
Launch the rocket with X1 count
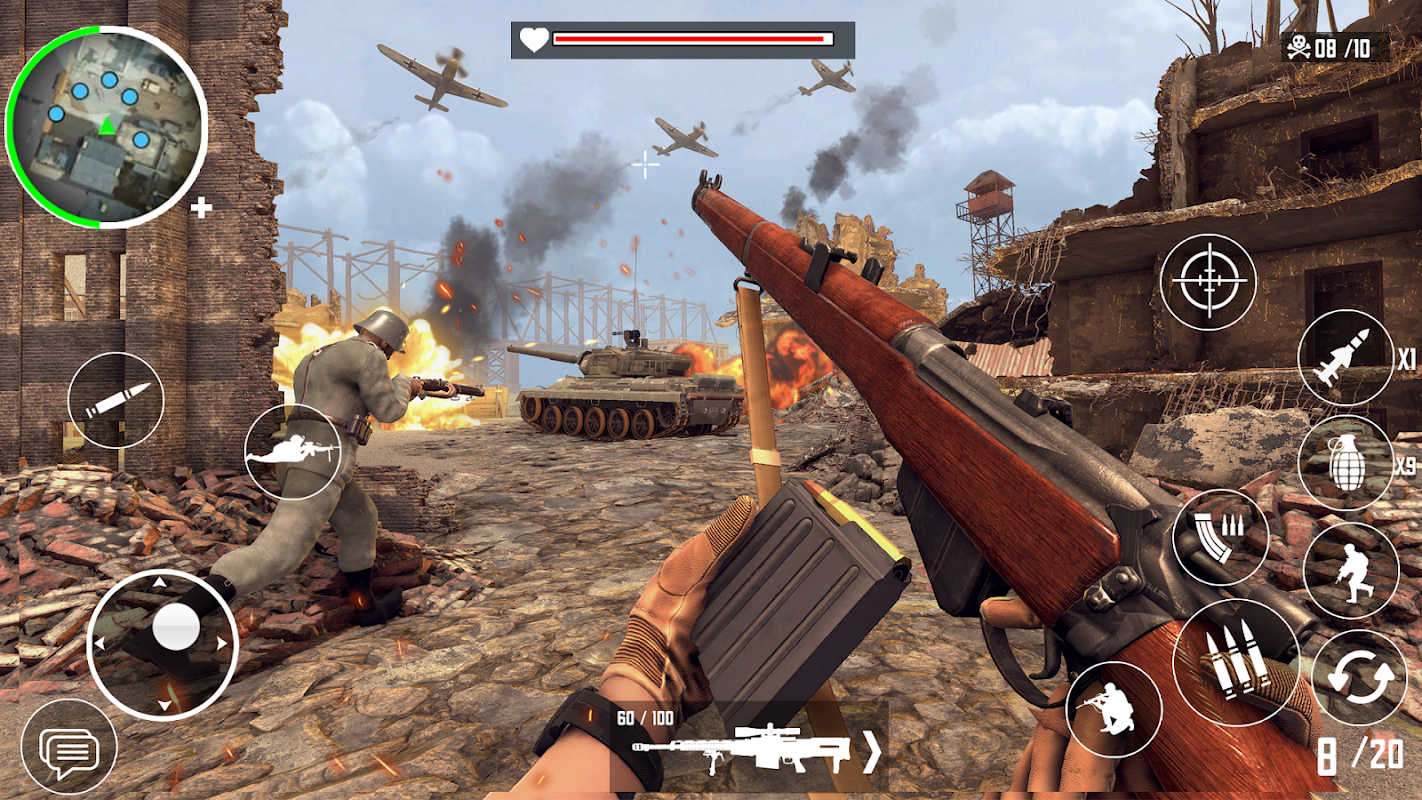[x=1346, y=357]
